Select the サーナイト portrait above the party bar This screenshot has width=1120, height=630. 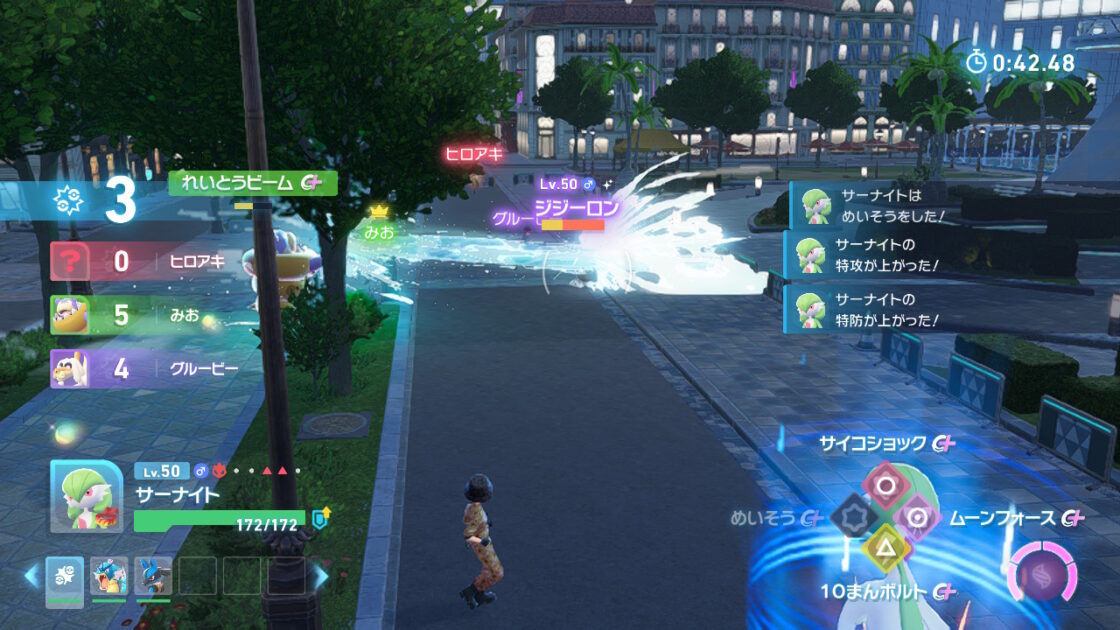click(x=87, y=497)
